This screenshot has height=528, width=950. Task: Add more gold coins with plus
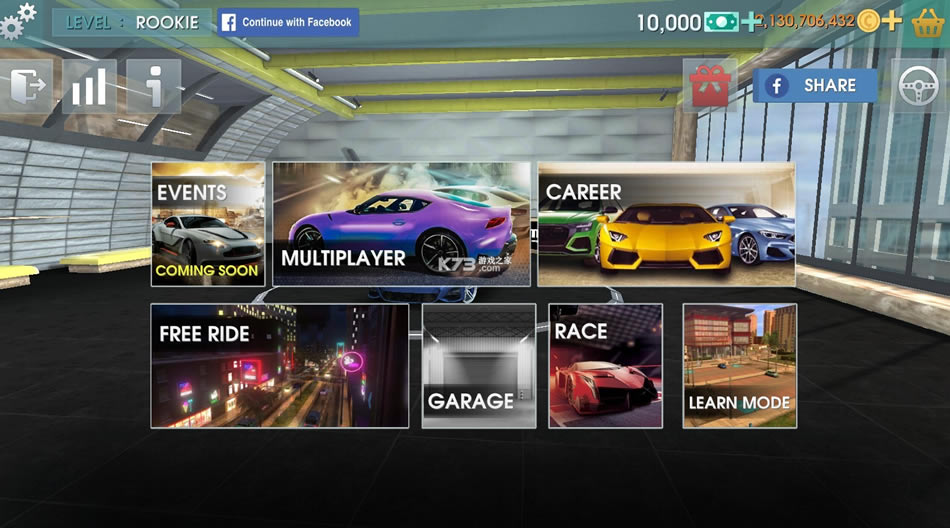[892, 21]
